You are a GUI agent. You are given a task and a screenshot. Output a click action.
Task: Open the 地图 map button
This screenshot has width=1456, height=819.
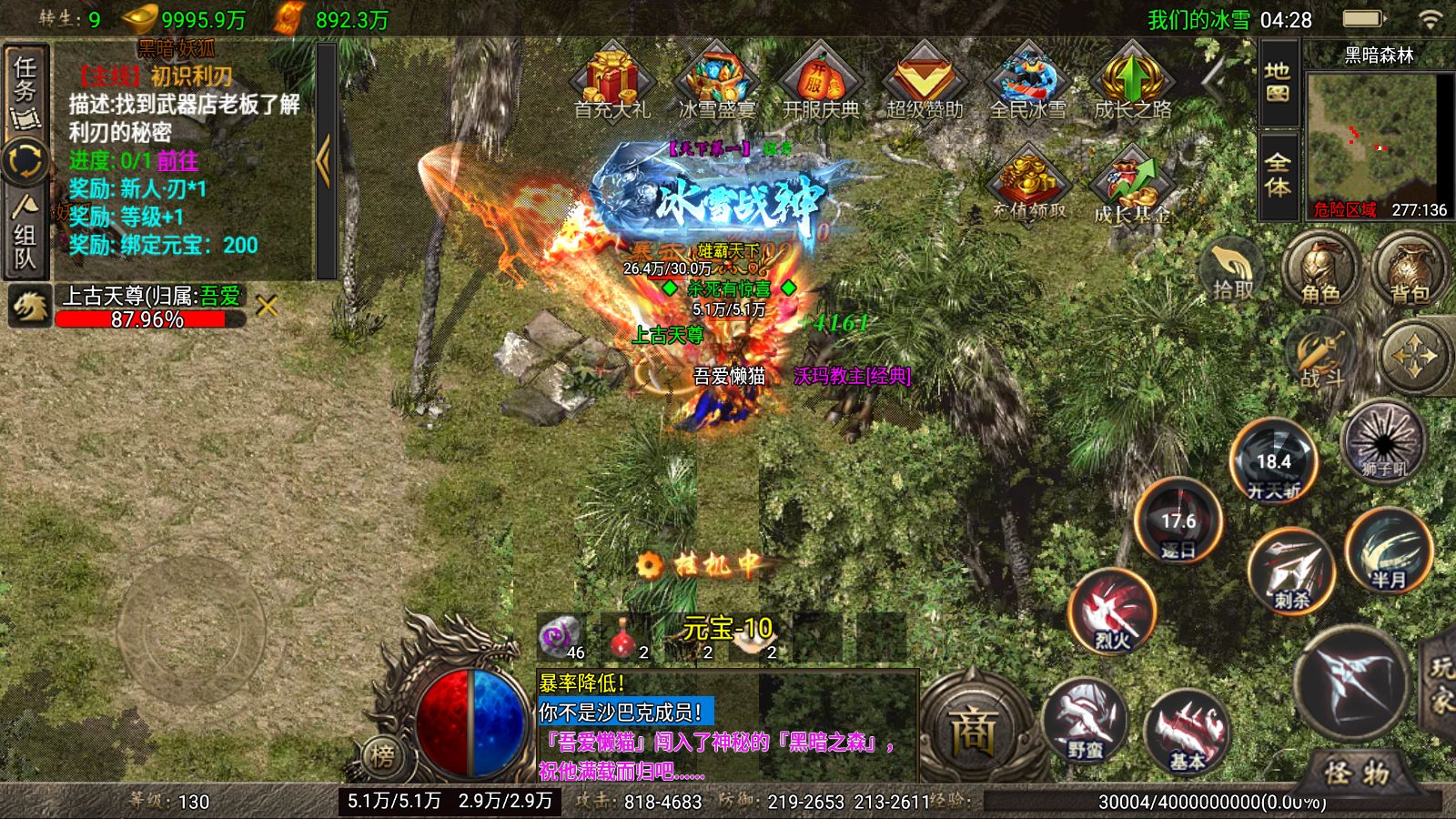pos(1278,84)
